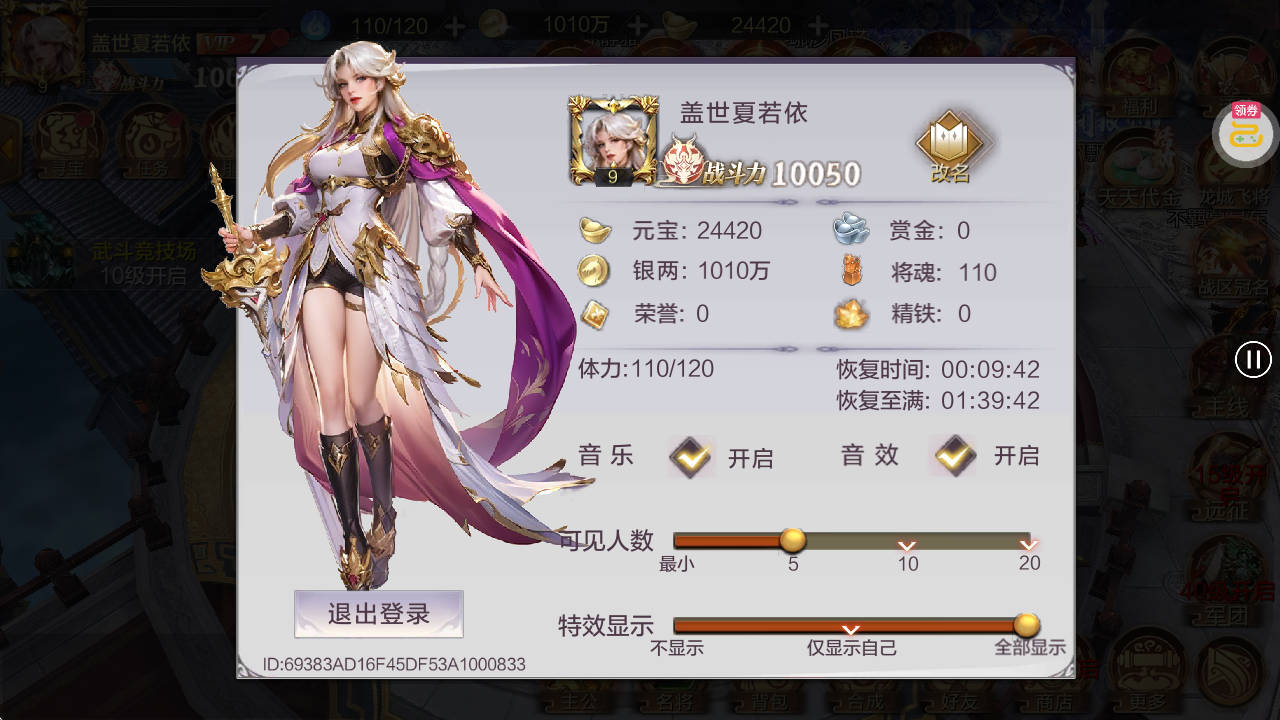Viewport: 1280px width, 720px height.
Task: Toggle 音乐 music setting off
Action: click(689, 456)
